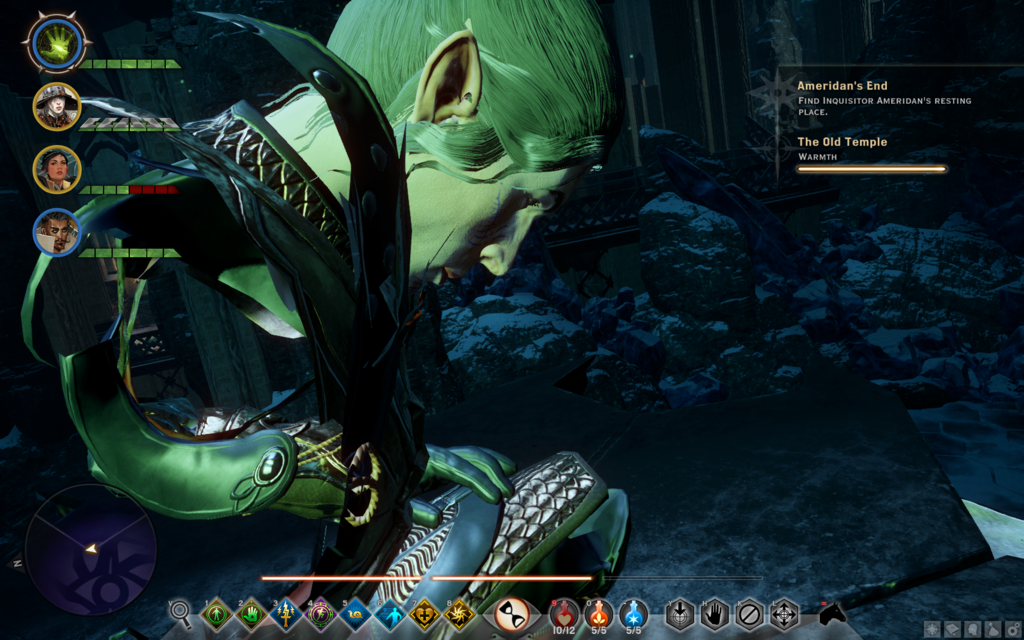Open the Ameridan's End quest tracker
Viewport: 1024px width, 640px height.
(x=842, y=86)
